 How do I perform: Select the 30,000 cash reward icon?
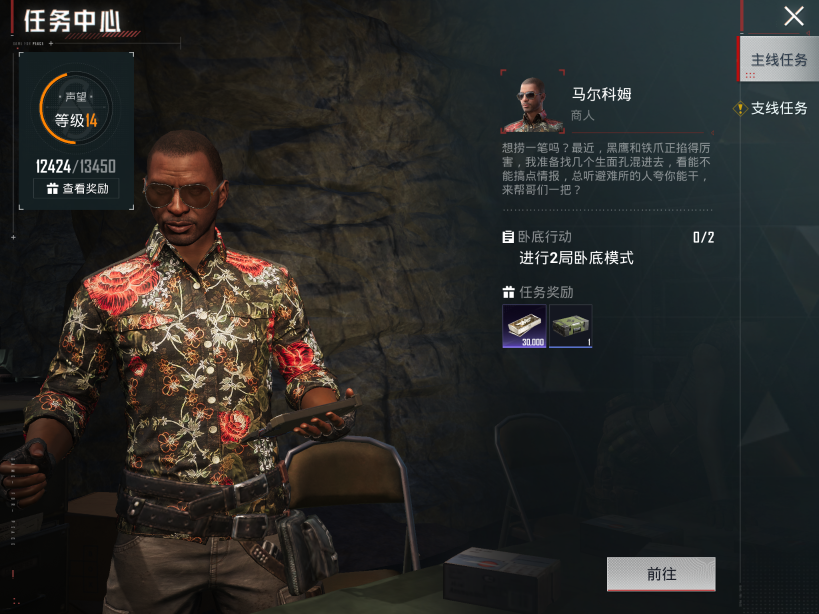pyautogui.click(x=524, y=327)
